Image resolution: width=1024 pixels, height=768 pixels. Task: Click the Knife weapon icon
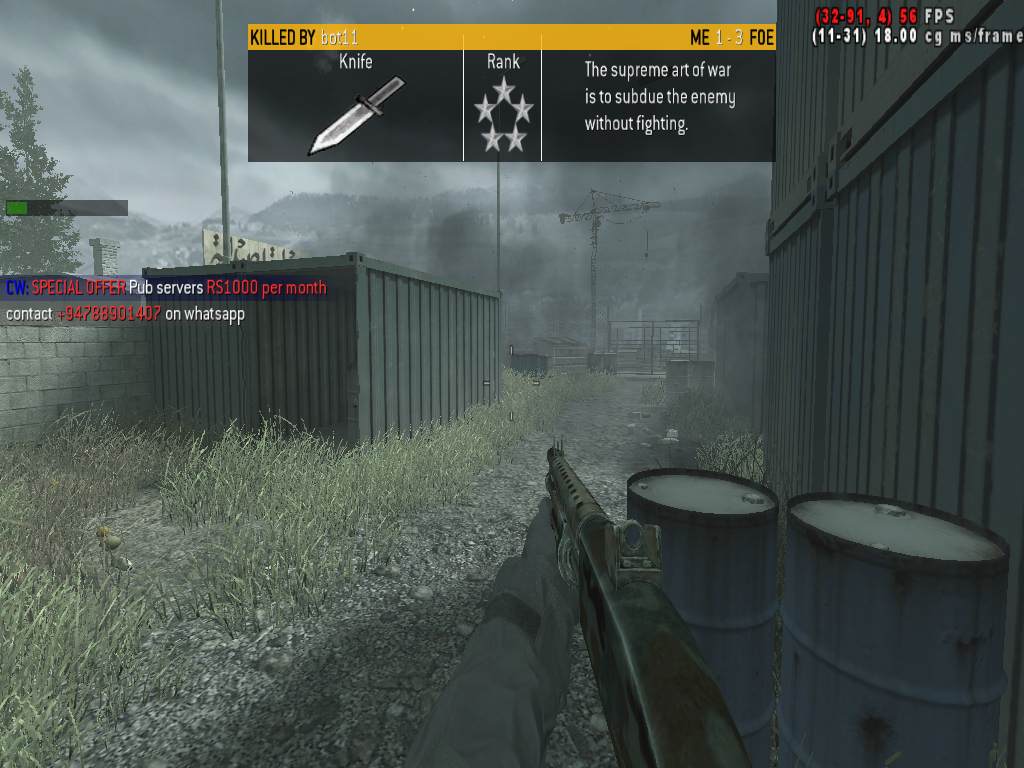(x=355, y=115)
